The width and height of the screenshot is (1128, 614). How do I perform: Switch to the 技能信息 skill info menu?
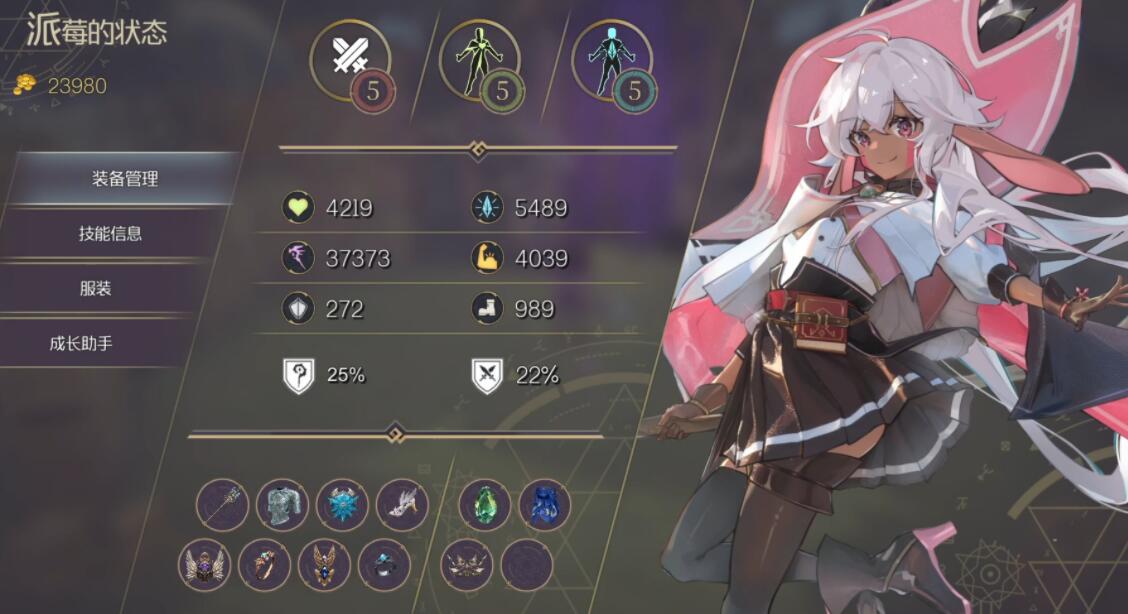110,234
